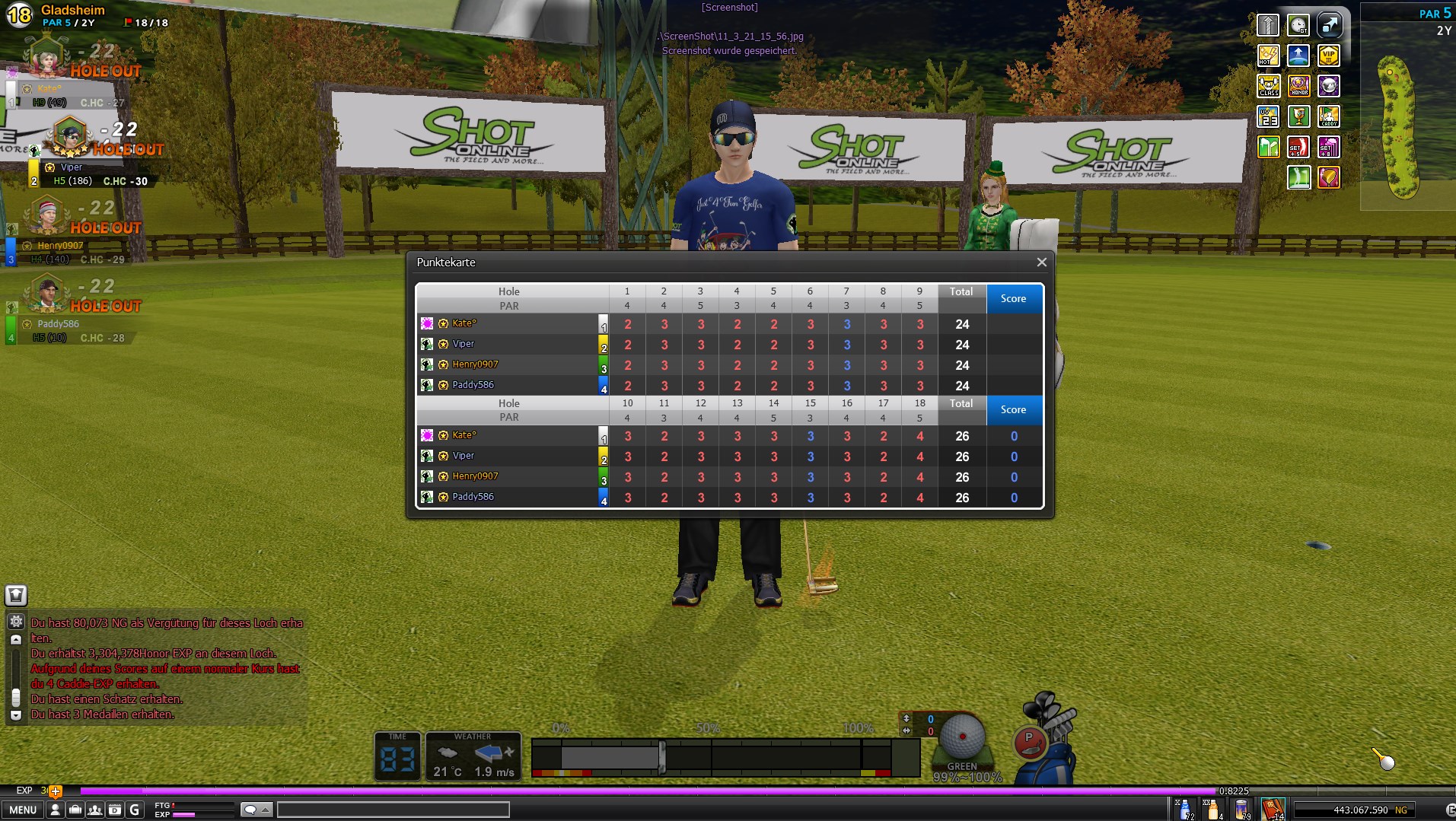Open the daily calendar icon
The width and height of the screenshot is (1456, 821).
[x=114, y=810]
